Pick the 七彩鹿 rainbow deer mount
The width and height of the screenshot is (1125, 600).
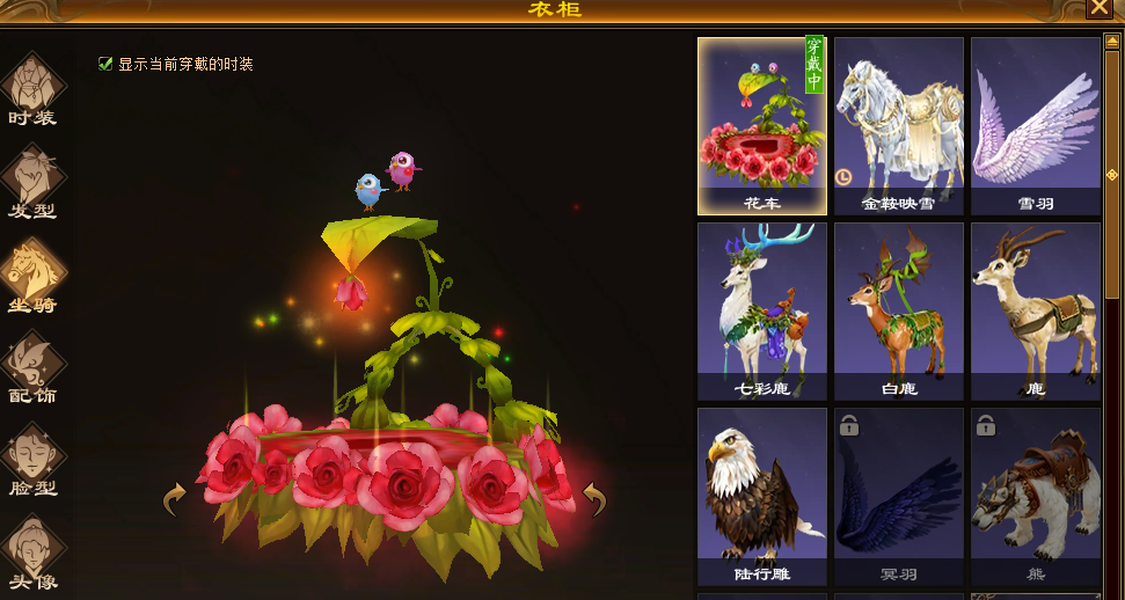pos(762,311)
